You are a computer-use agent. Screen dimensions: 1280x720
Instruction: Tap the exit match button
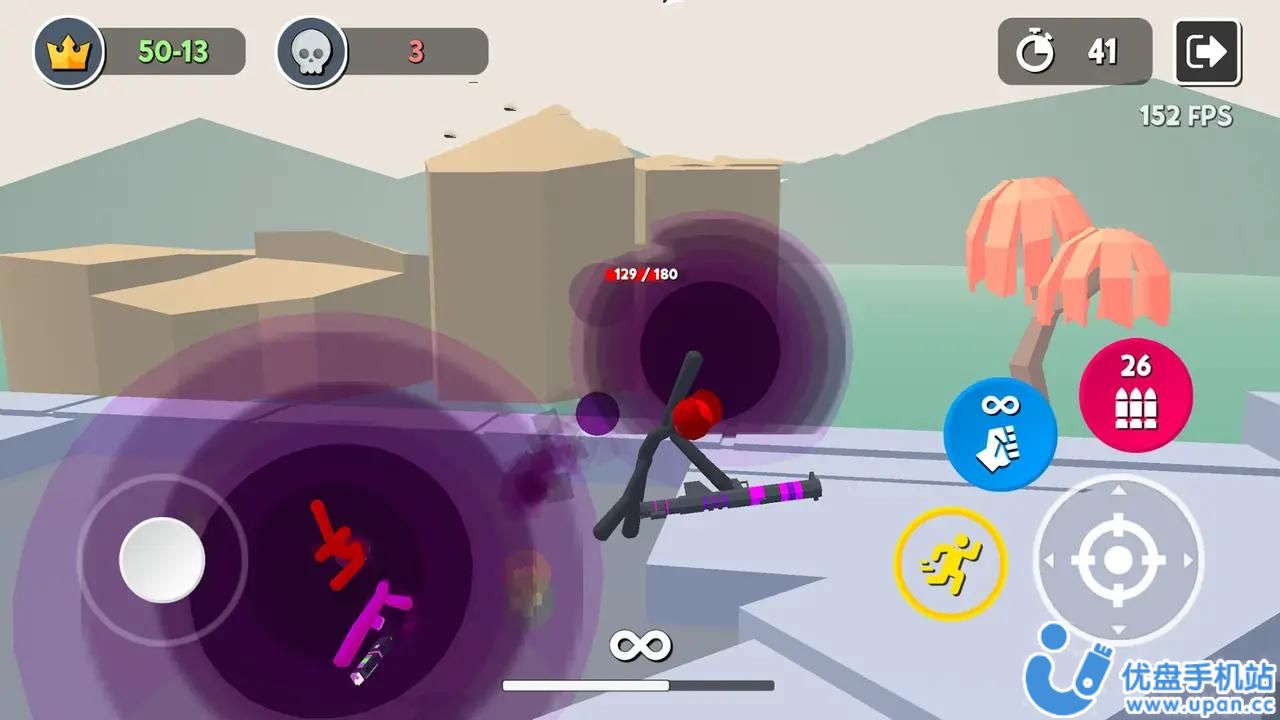click(1207, 52)
